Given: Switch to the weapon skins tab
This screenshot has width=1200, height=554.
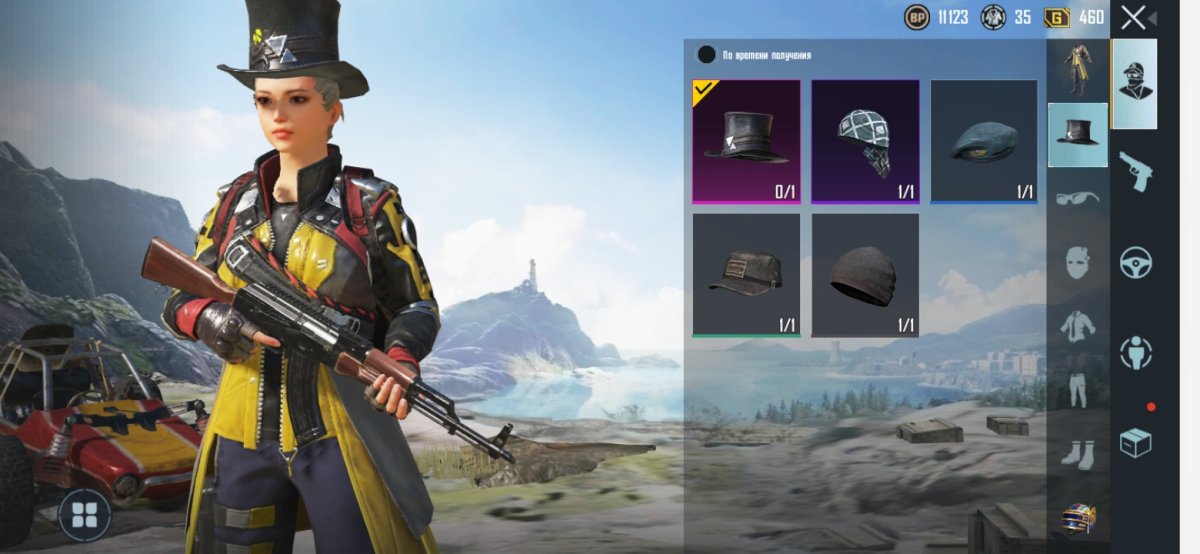Looking at the screenshot, I should [x=1135, y=172].
